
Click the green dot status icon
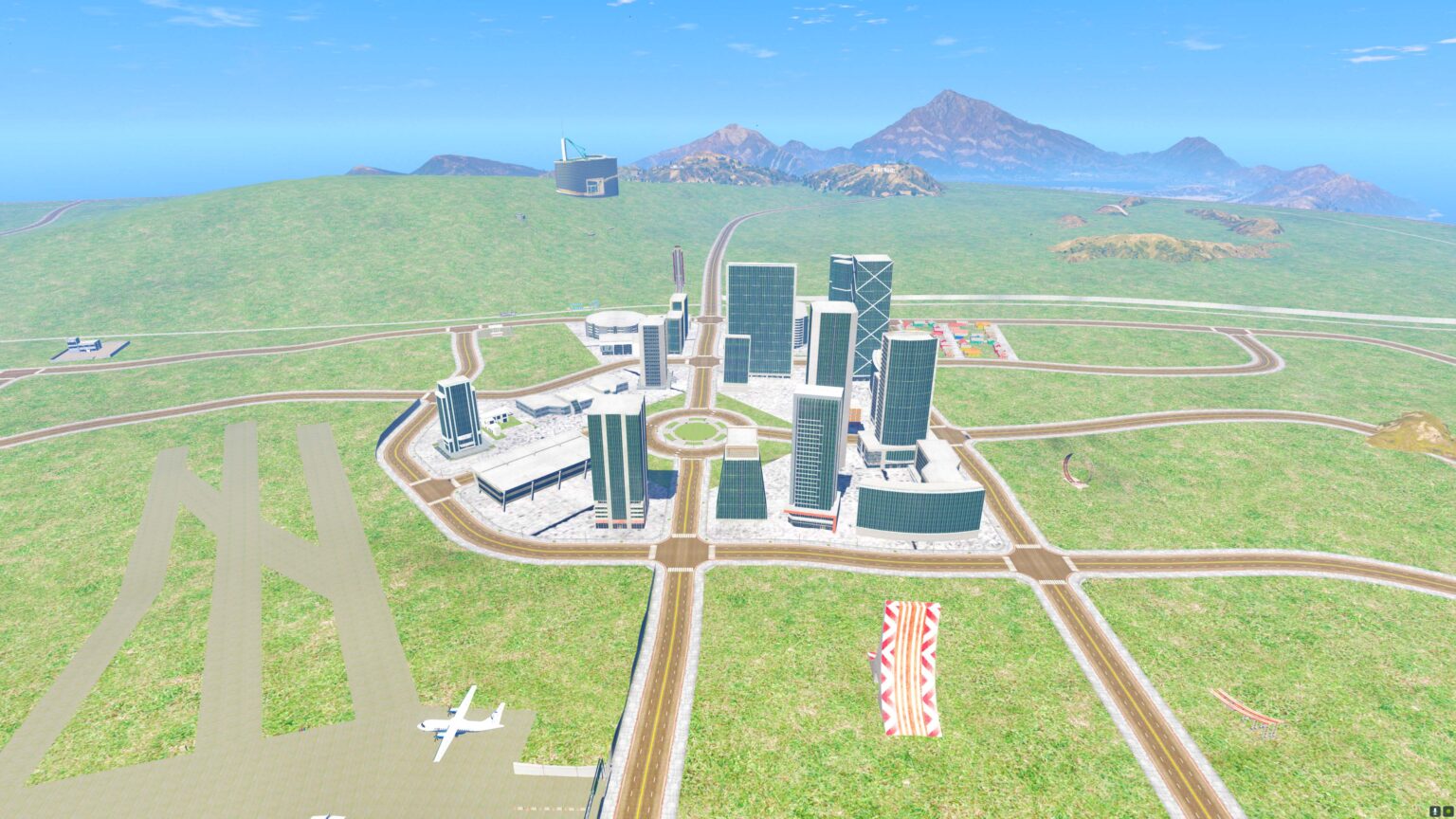pyautogui.click(x=1448, y=811)
